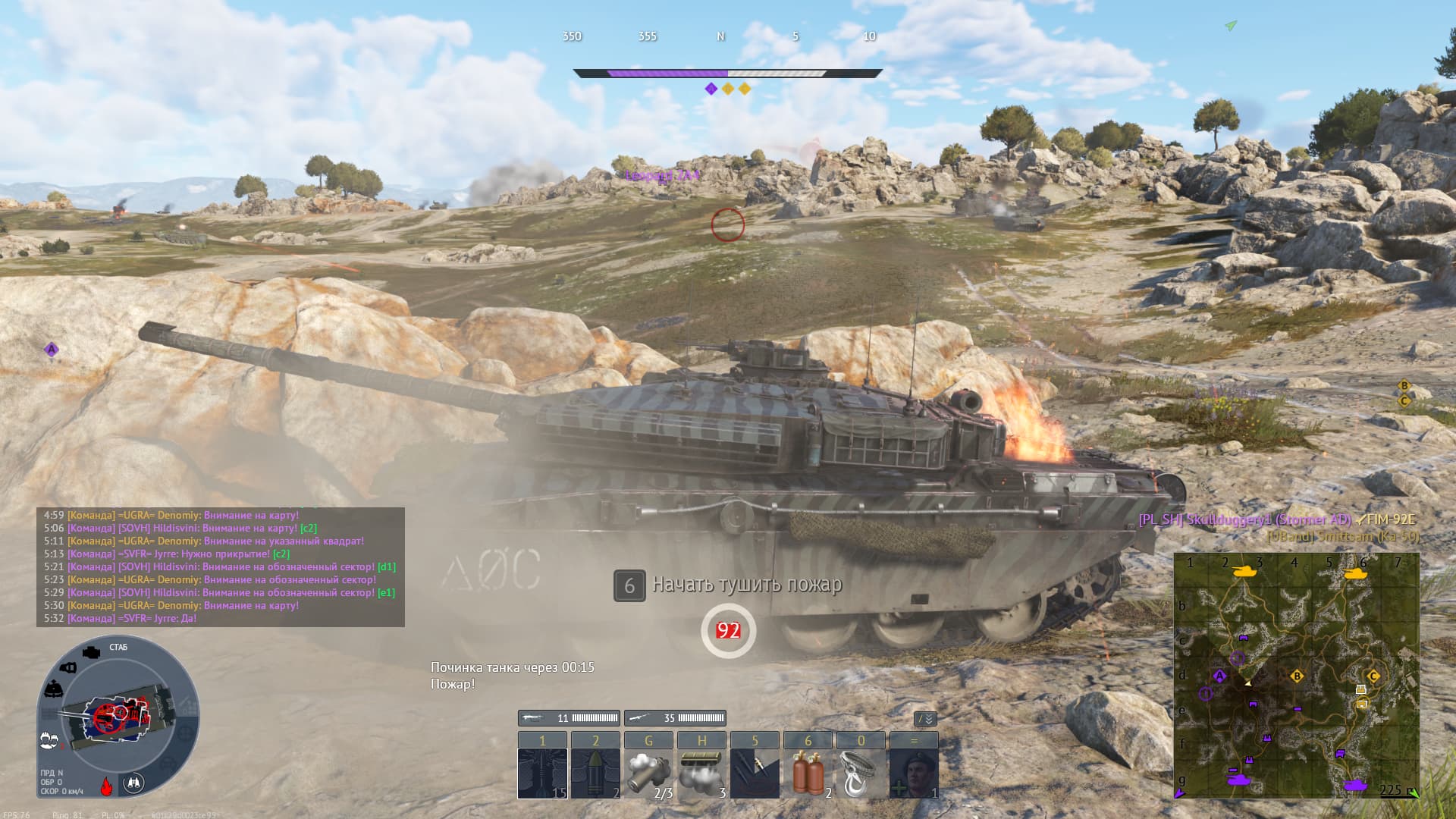
Task: Fire the smoke grenade launcher
Action: pyautogui.click(x=648, y=772)
